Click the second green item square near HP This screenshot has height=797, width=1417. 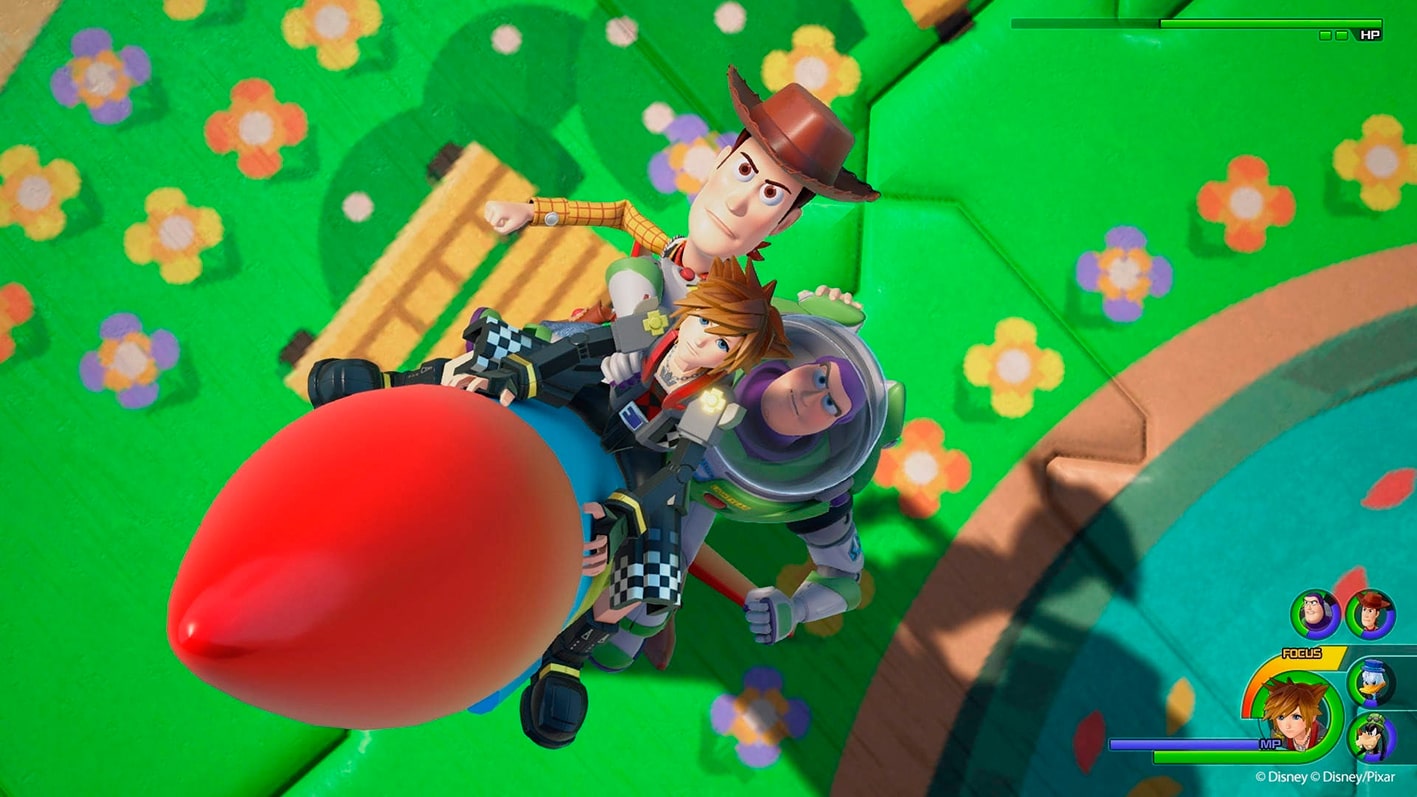pyautogui.click(x=1342, y=35)
